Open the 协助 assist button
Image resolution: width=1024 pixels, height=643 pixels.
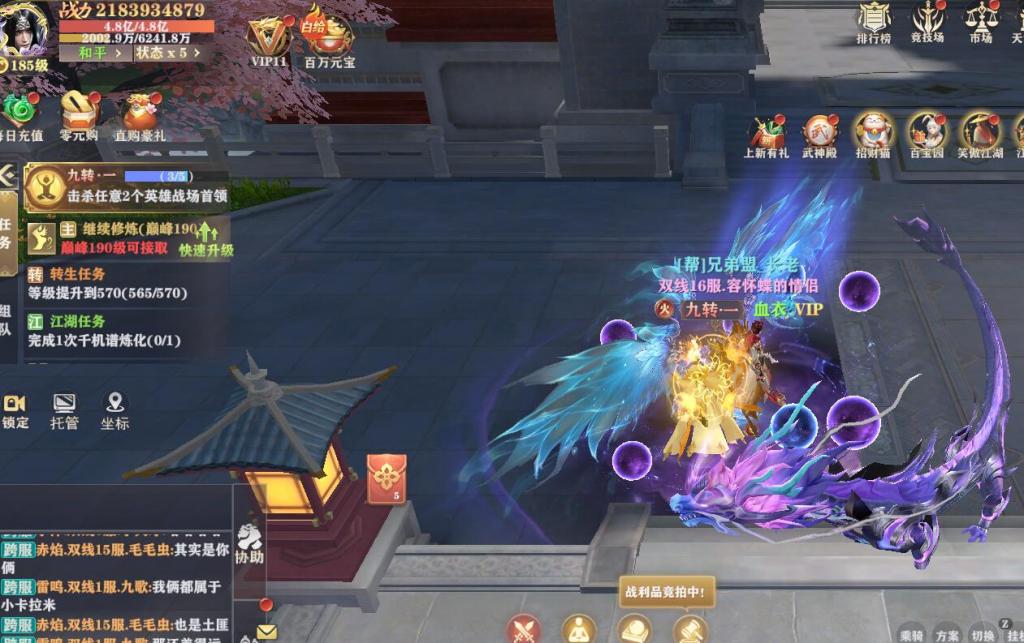(x=249, y=544)
